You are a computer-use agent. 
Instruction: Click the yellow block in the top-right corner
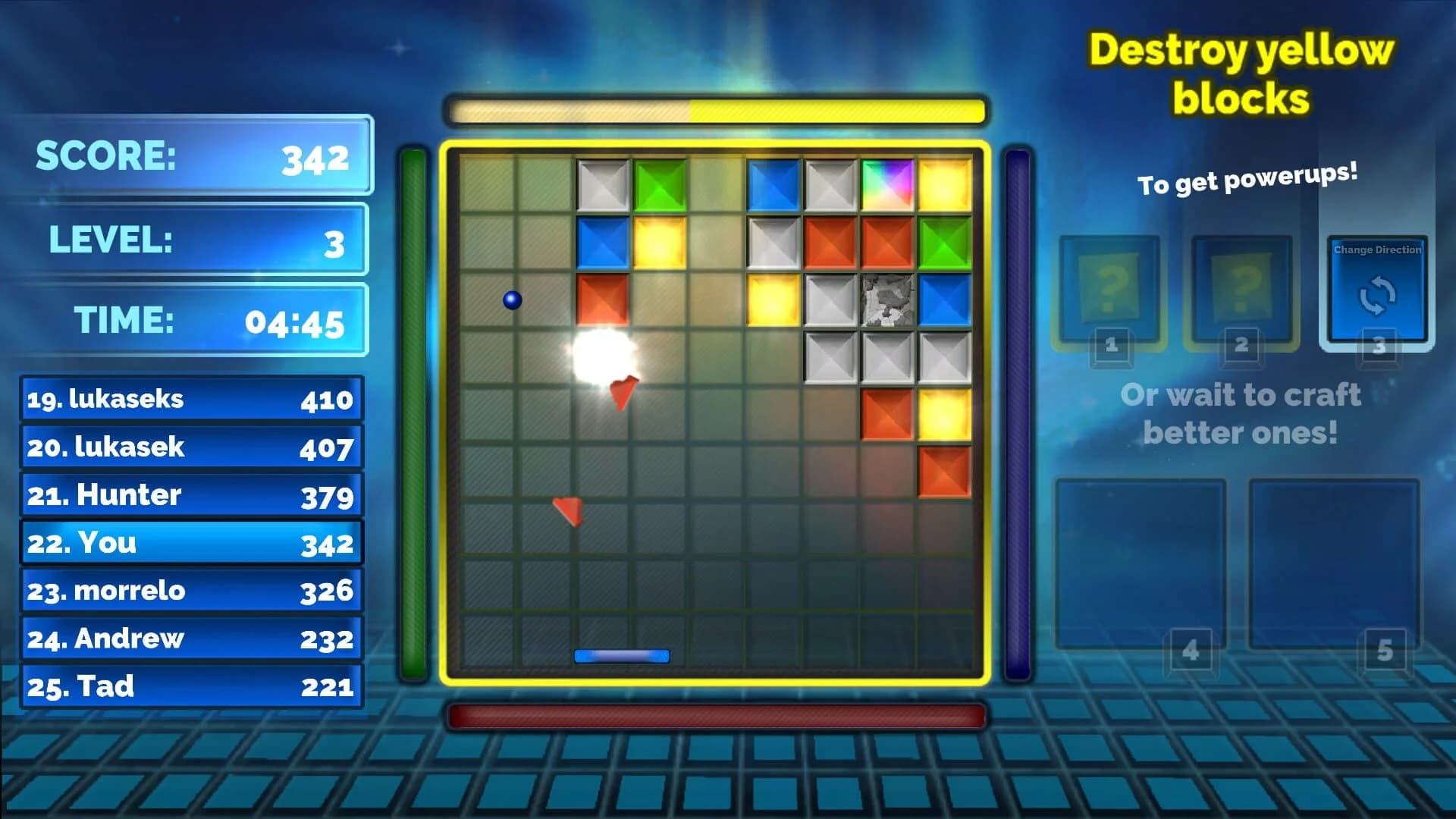tap(943, 182)
